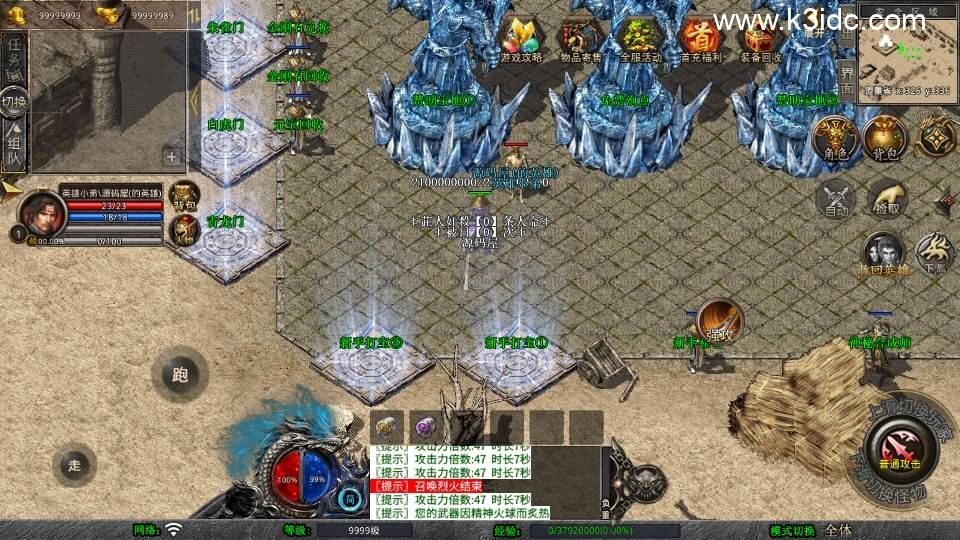Open the 首充福利 first recharge bonus
This screenshot has height=540, width=960.
(700, 39)
